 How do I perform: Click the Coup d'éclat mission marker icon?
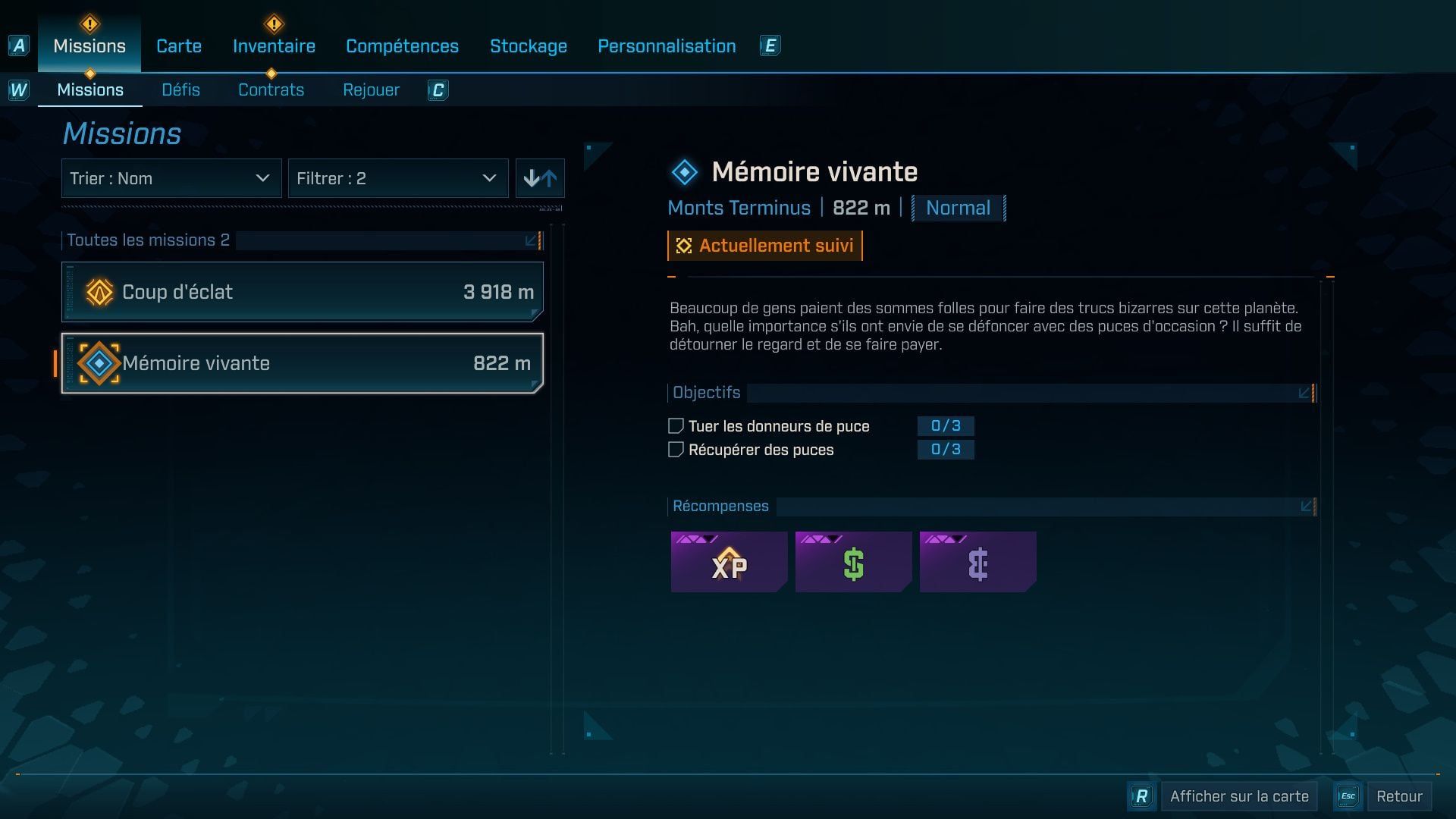(x=99, y=291)
